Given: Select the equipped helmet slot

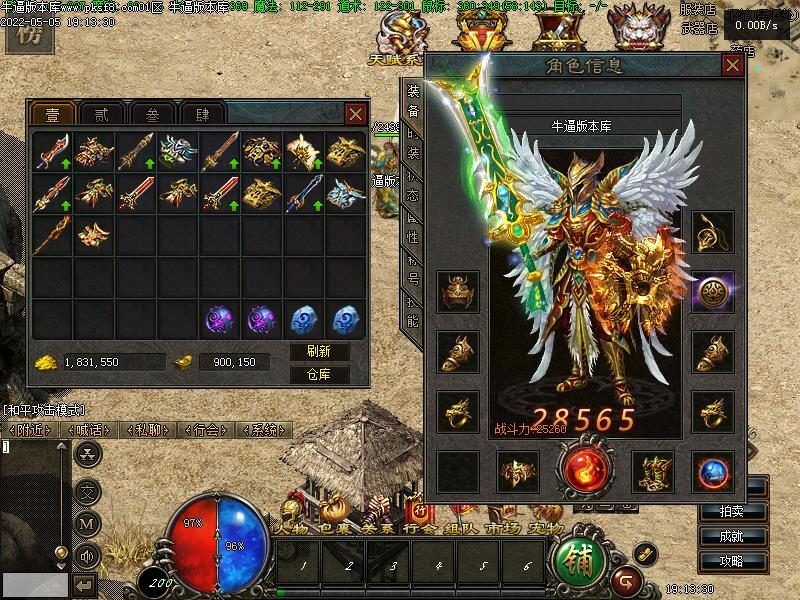Looking at the screenshot, I should (458, 291).
